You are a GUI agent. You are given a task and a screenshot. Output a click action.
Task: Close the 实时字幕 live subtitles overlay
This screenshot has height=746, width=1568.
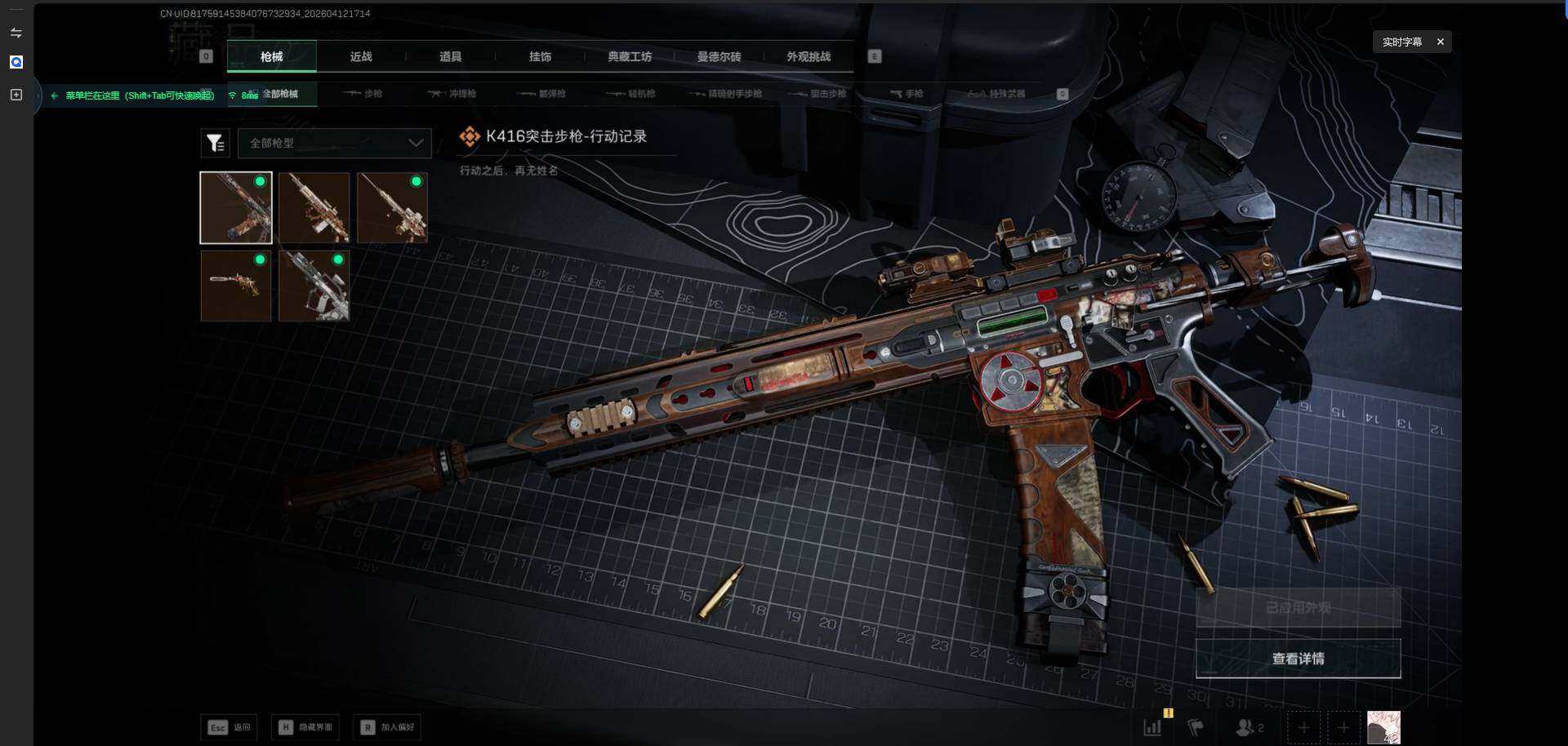coord(1441,42)
